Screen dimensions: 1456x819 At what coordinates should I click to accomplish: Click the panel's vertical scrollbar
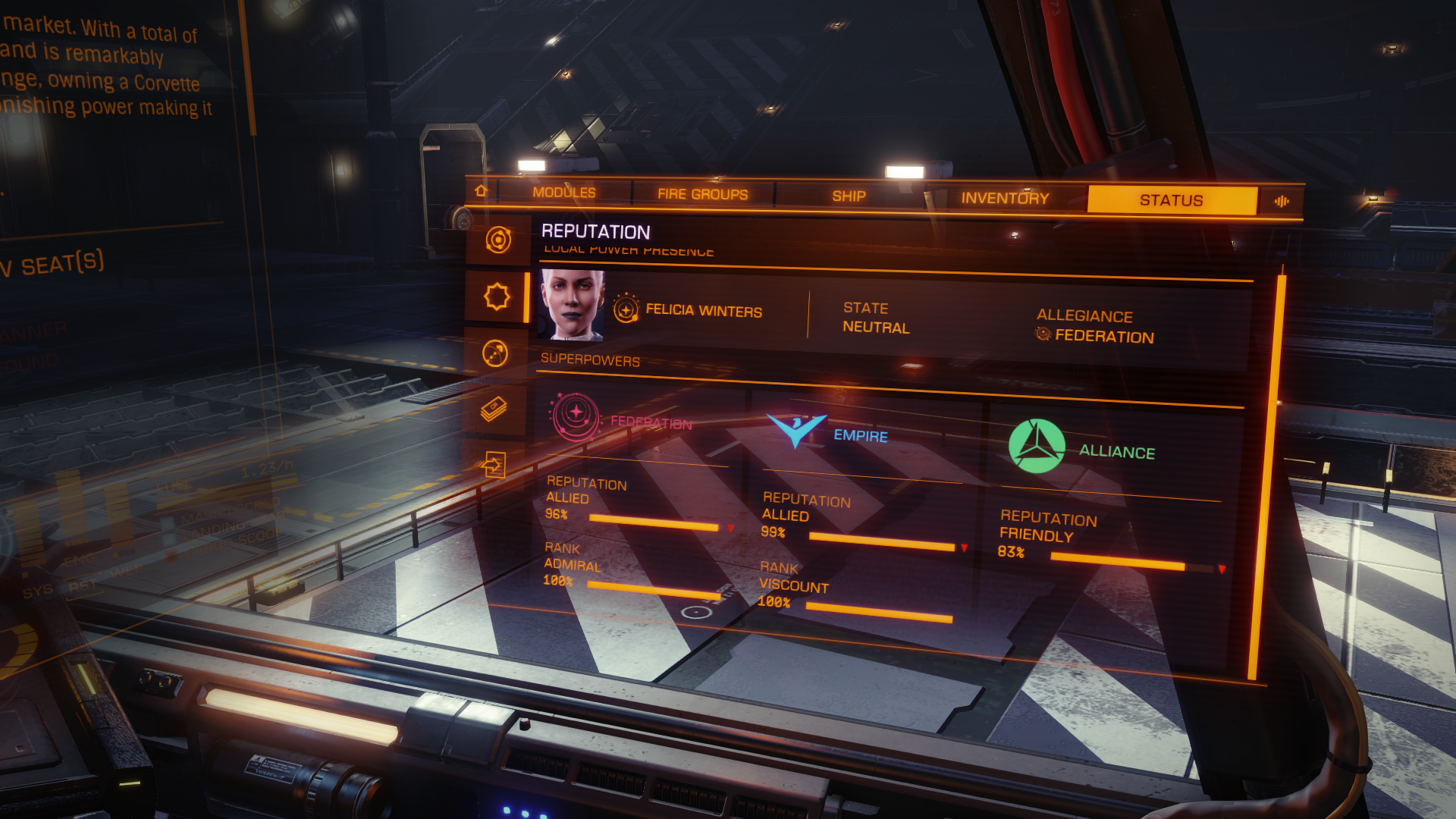[1265, 478]
